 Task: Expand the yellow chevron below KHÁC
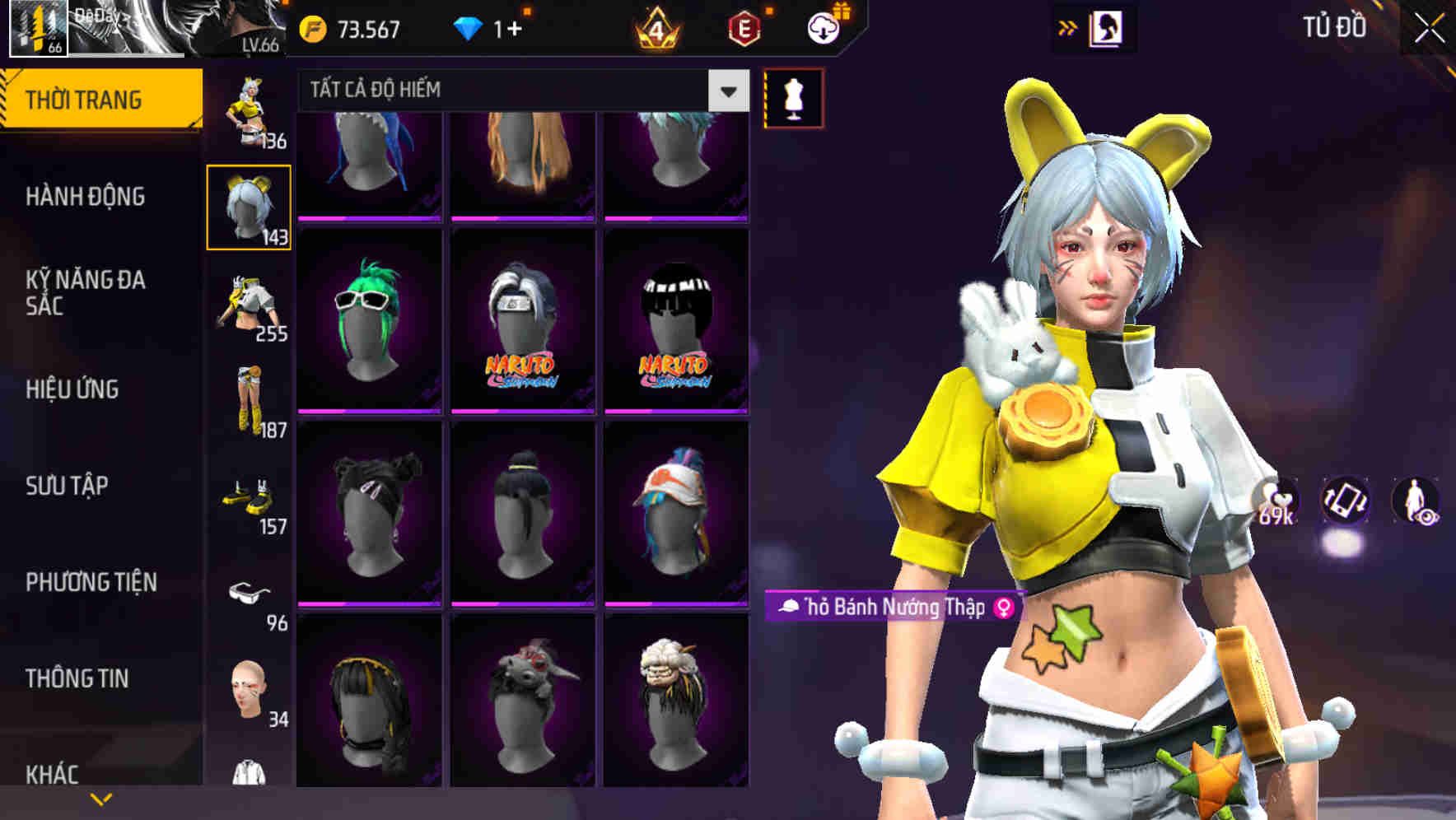[102, 797]
